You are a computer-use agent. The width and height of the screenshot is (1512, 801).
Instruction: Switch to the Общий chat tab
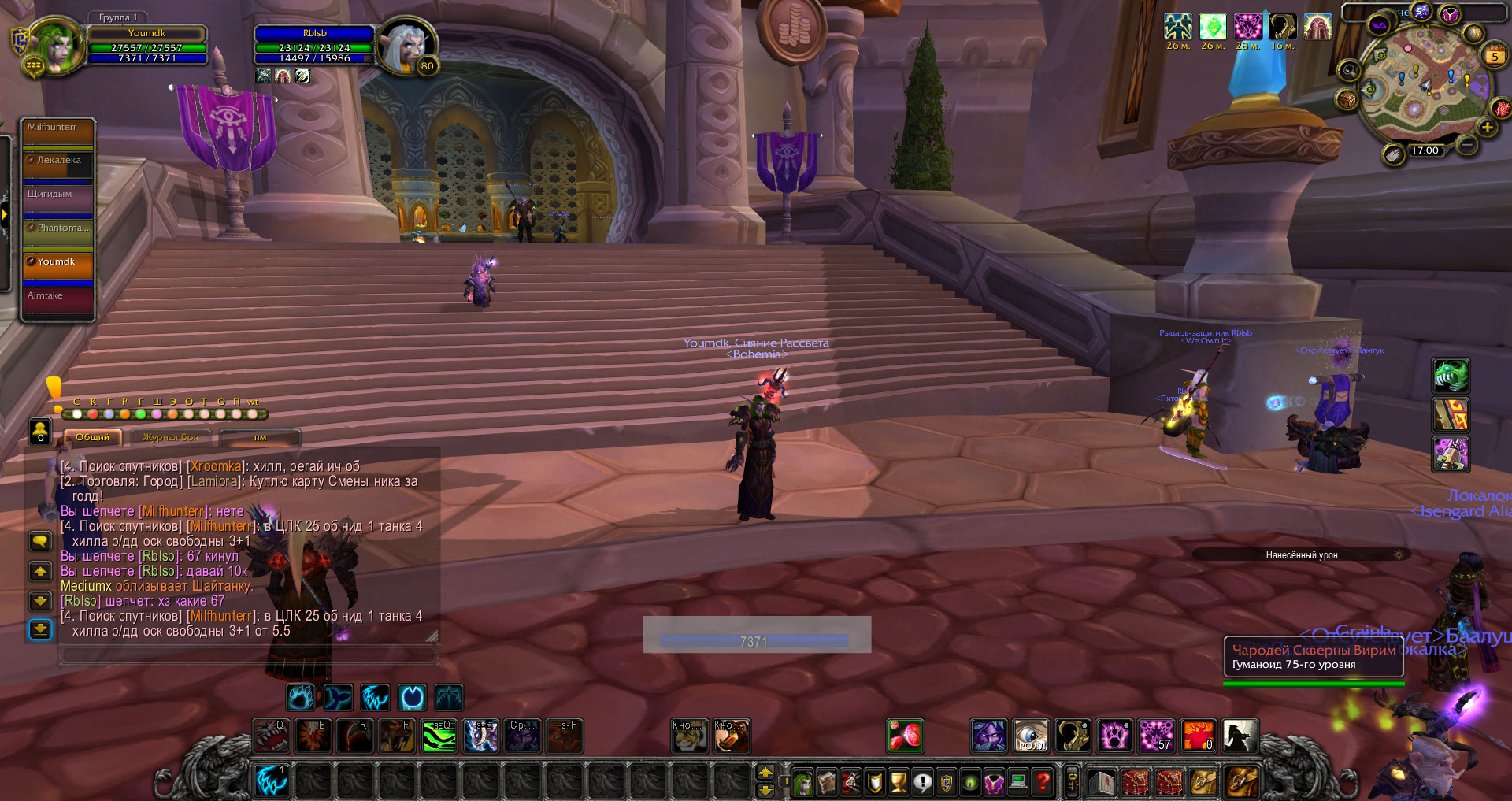point(93,437)
